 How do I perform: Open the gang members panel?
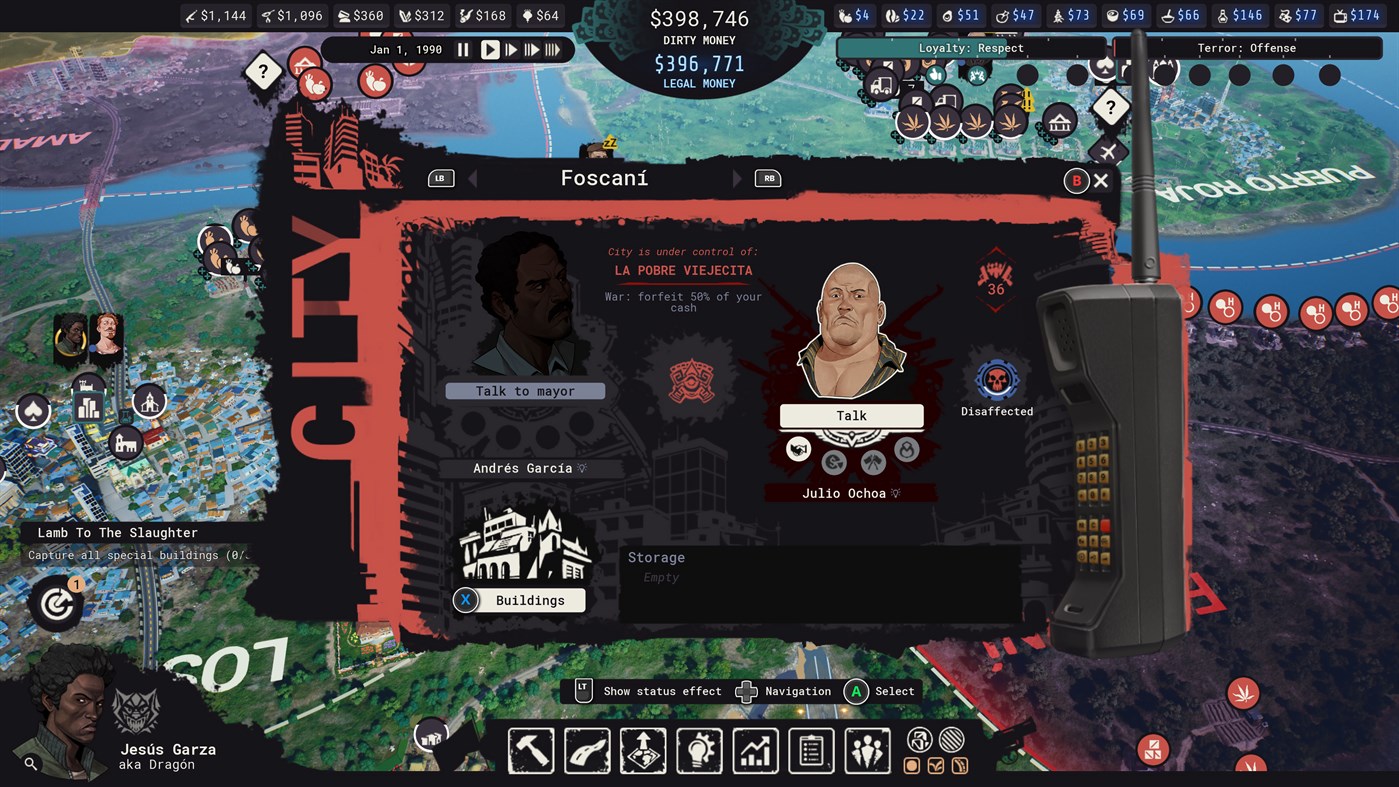[x=867, y=750]
